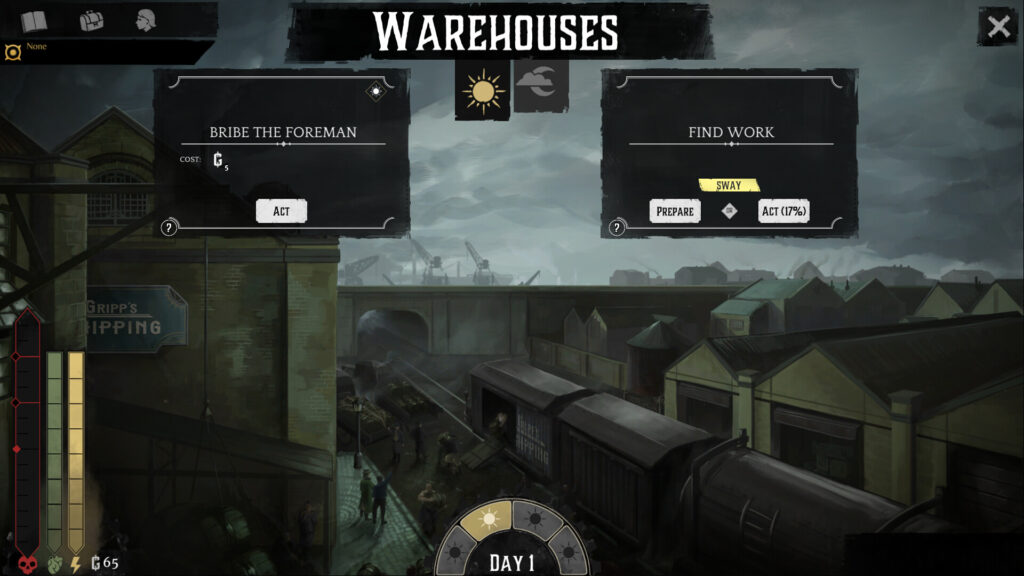
Task: Click the Day 1 time dial
Action: coord(512,561)
